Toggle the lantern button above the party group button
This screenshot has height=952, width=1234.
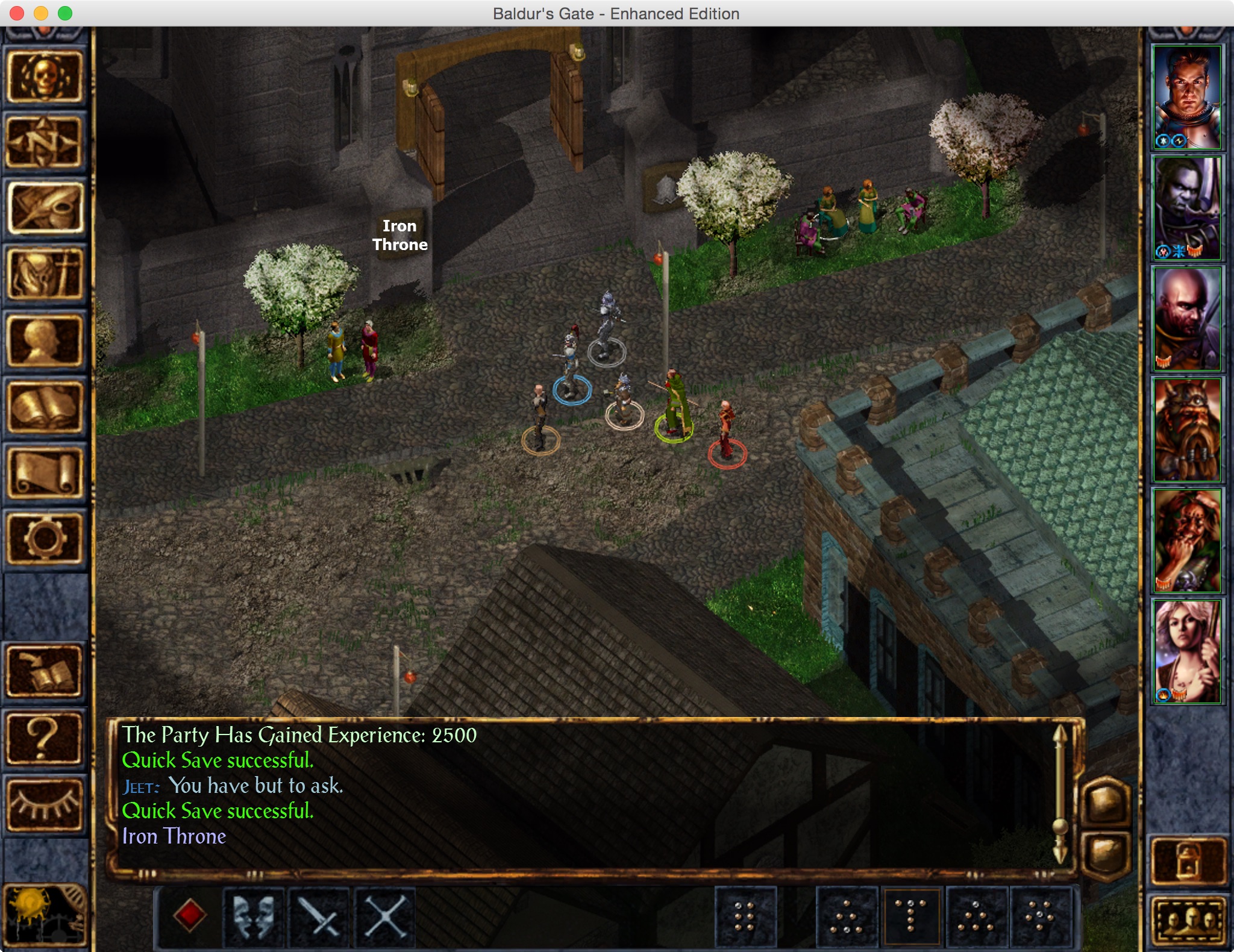click(1189, 862)
